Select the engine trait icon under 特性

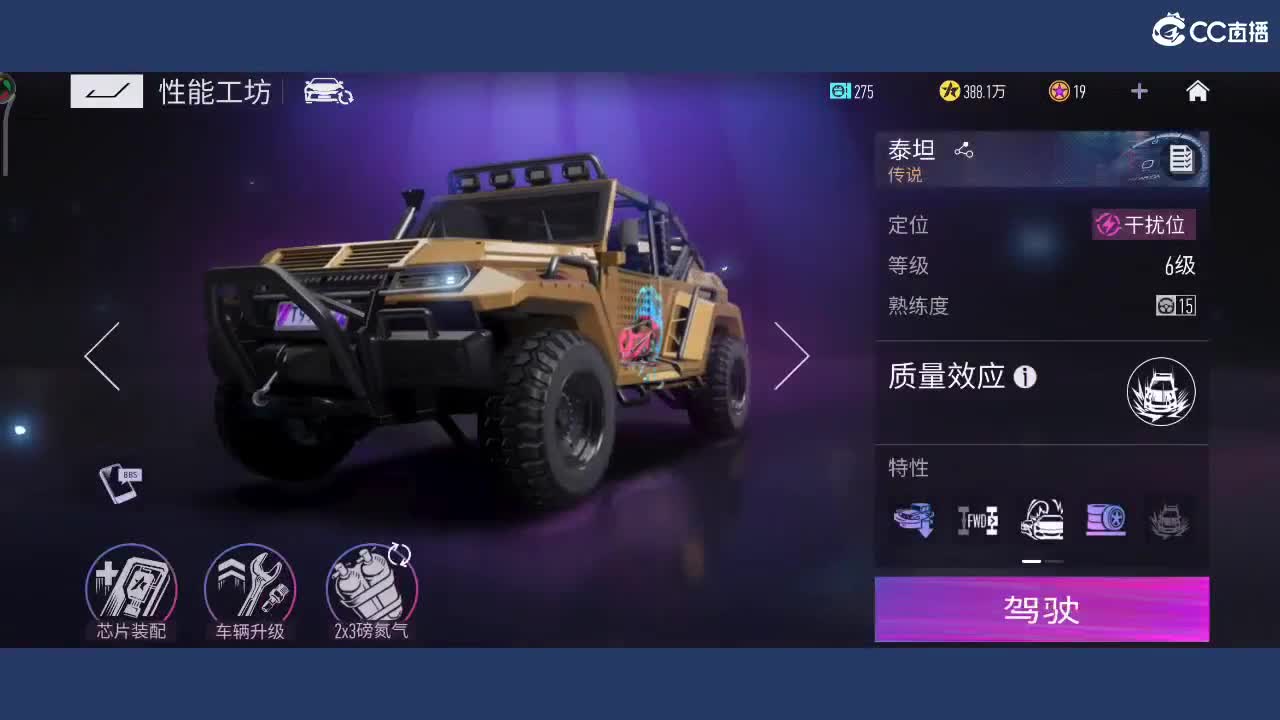pos(913,519)
